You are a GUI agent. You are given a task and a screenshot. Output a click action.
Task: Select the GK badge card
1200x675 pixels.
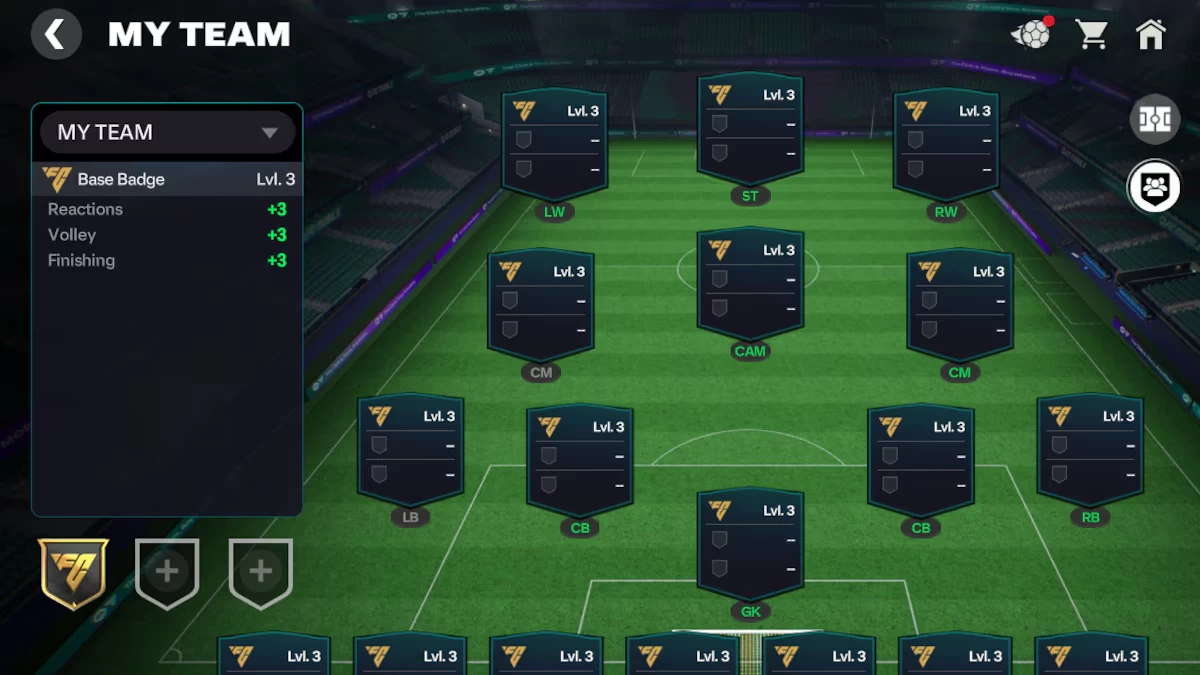click(750, 545)
